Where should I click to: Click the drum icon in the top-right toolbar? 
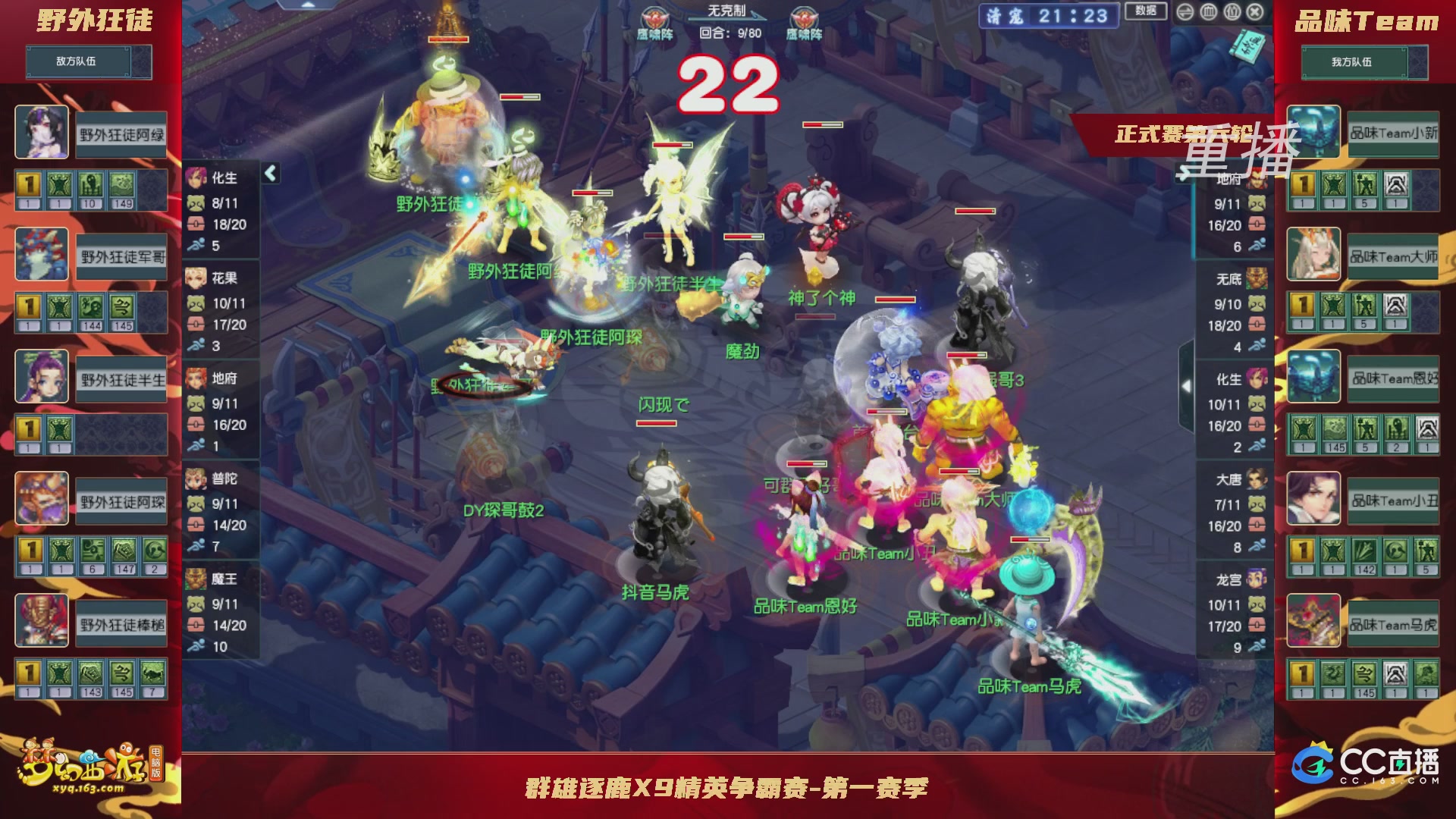(x=1209, y=12)
